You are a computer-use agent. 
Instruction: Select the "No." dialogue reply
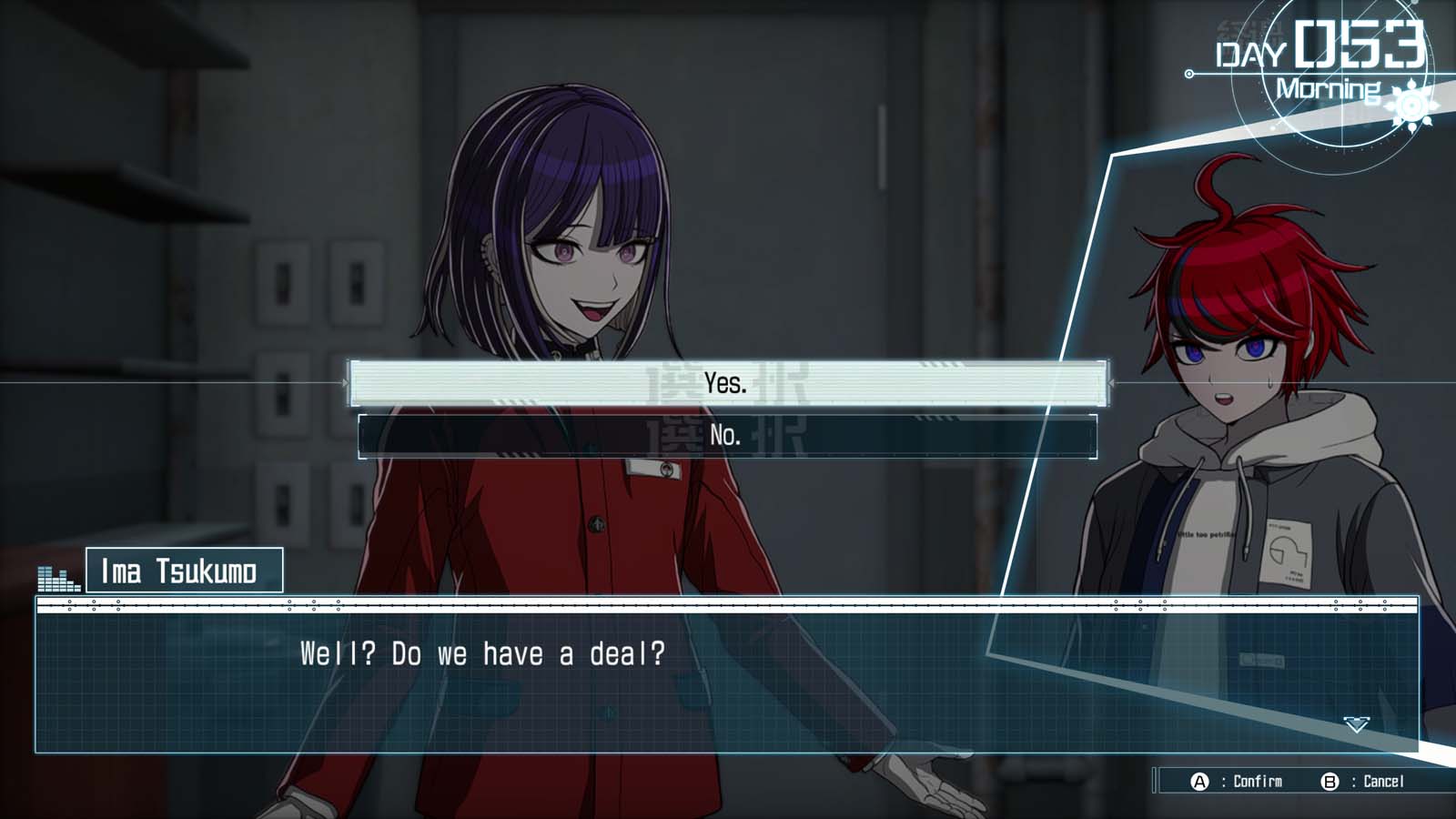pyautogui.click(x=727, y=436)
